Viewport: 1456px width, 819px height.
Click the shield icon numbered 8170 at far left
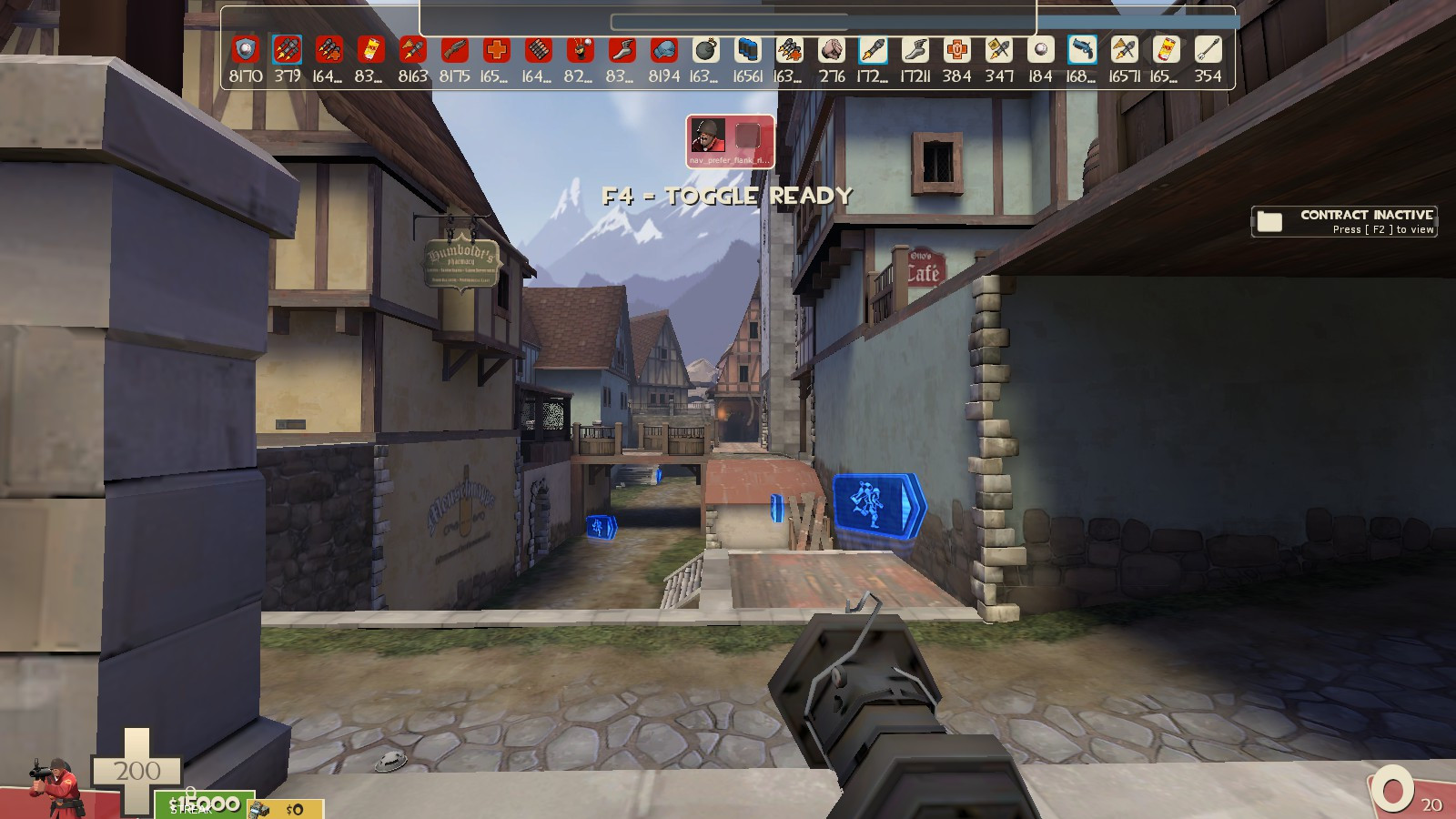coord(244,50)
